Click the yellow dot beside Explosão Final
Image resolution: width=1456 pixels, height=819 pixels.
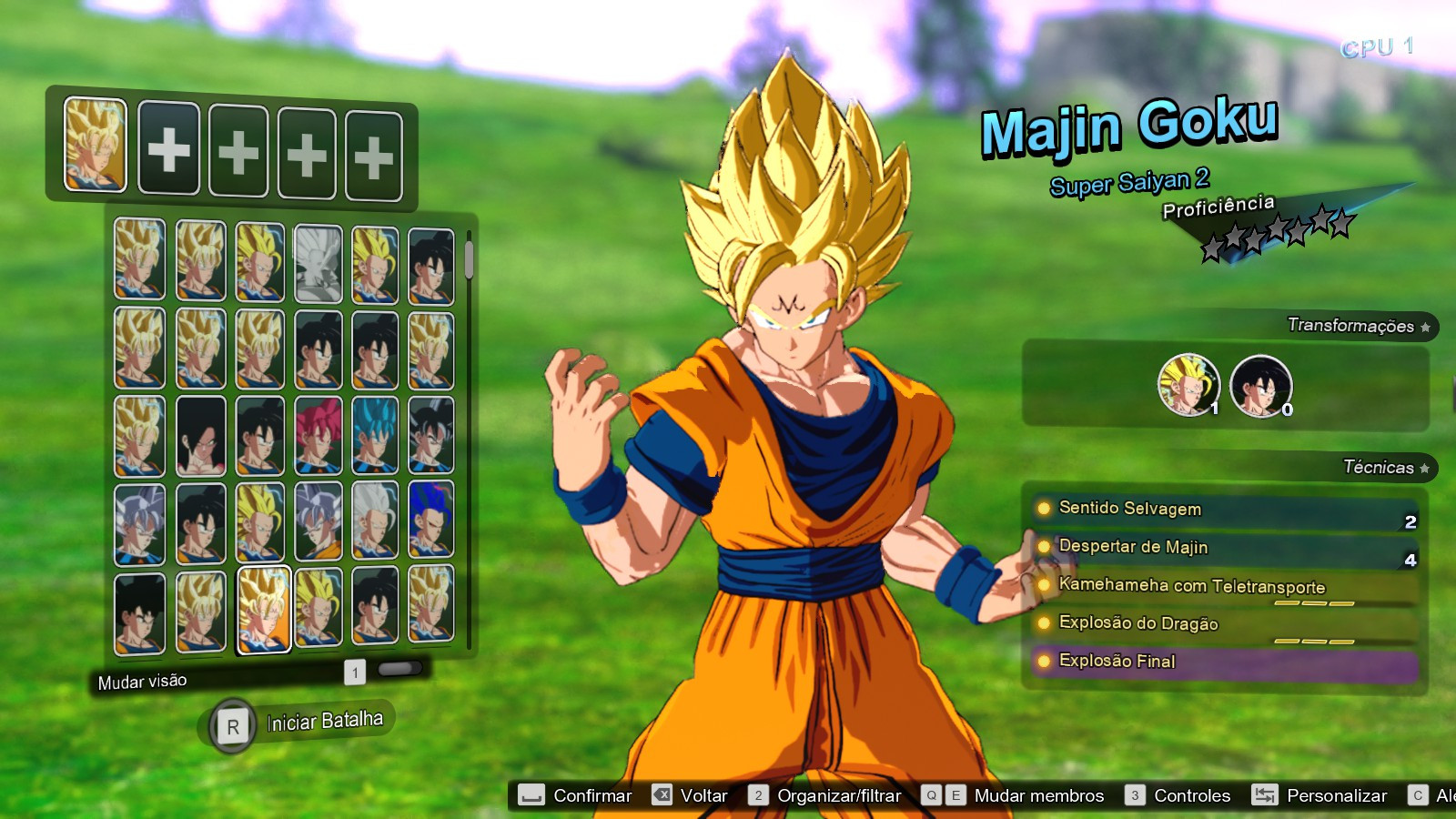pos(1043,662)
